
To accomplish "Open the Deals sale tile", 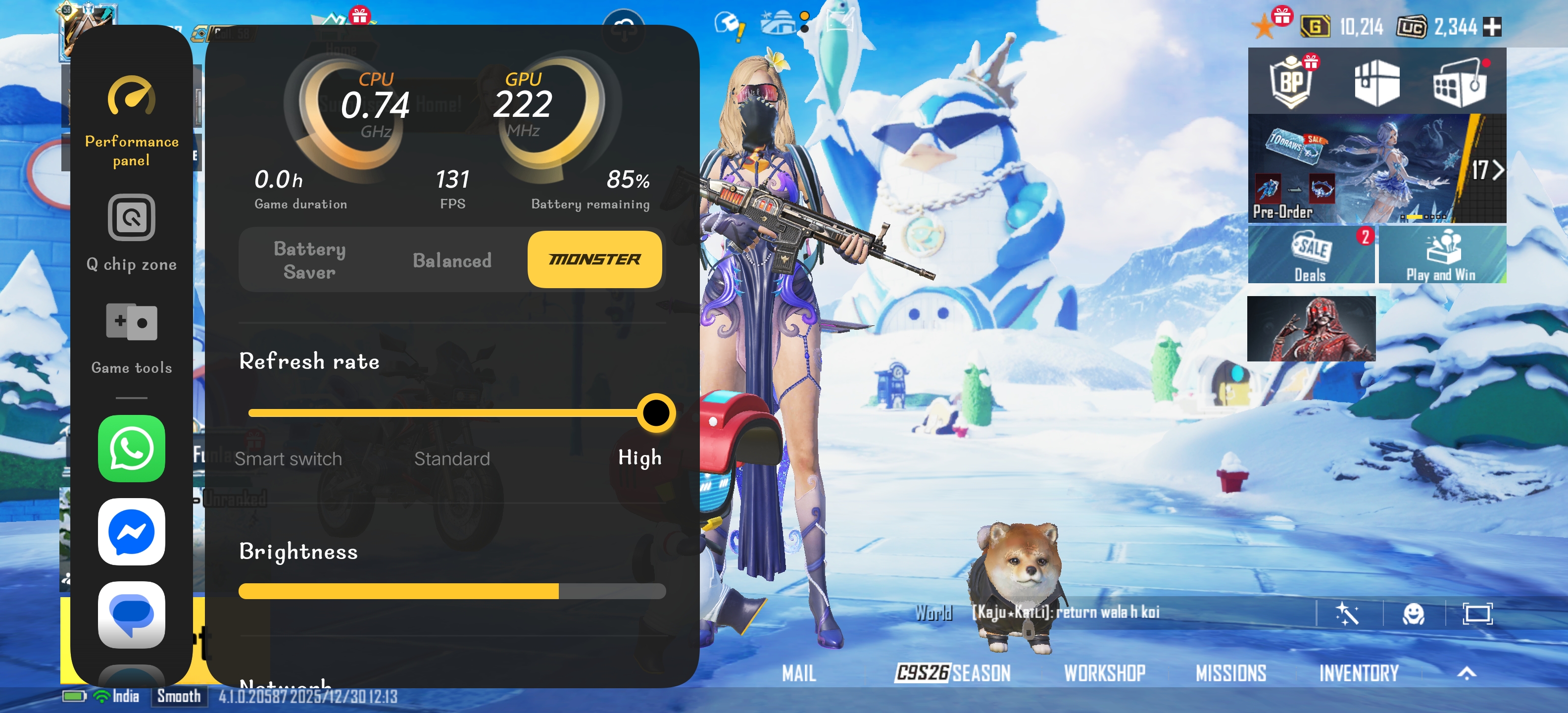I will (1311, 255).
